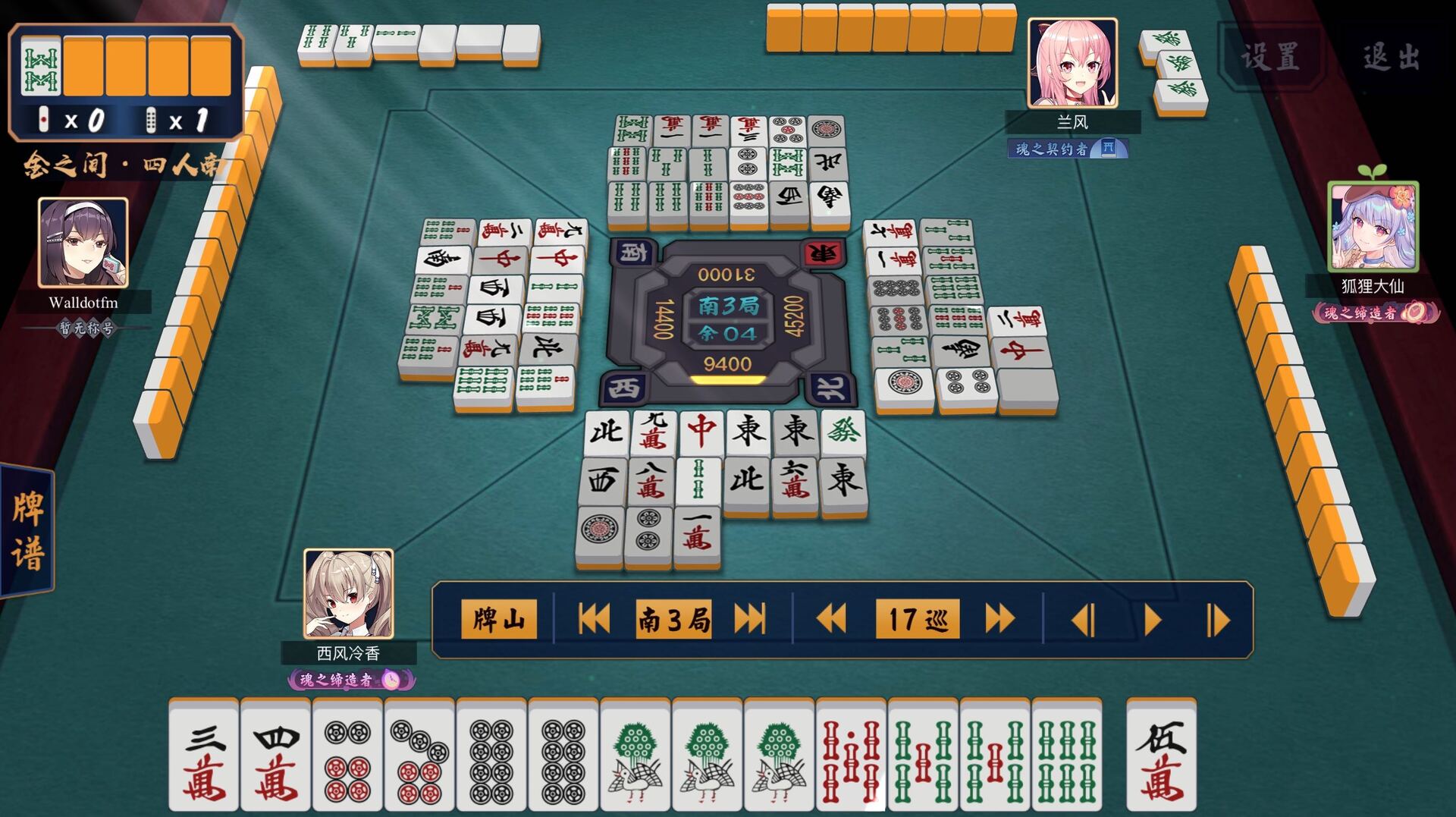Toggle the 牌谱 record panel open

[x=25, y=523]
